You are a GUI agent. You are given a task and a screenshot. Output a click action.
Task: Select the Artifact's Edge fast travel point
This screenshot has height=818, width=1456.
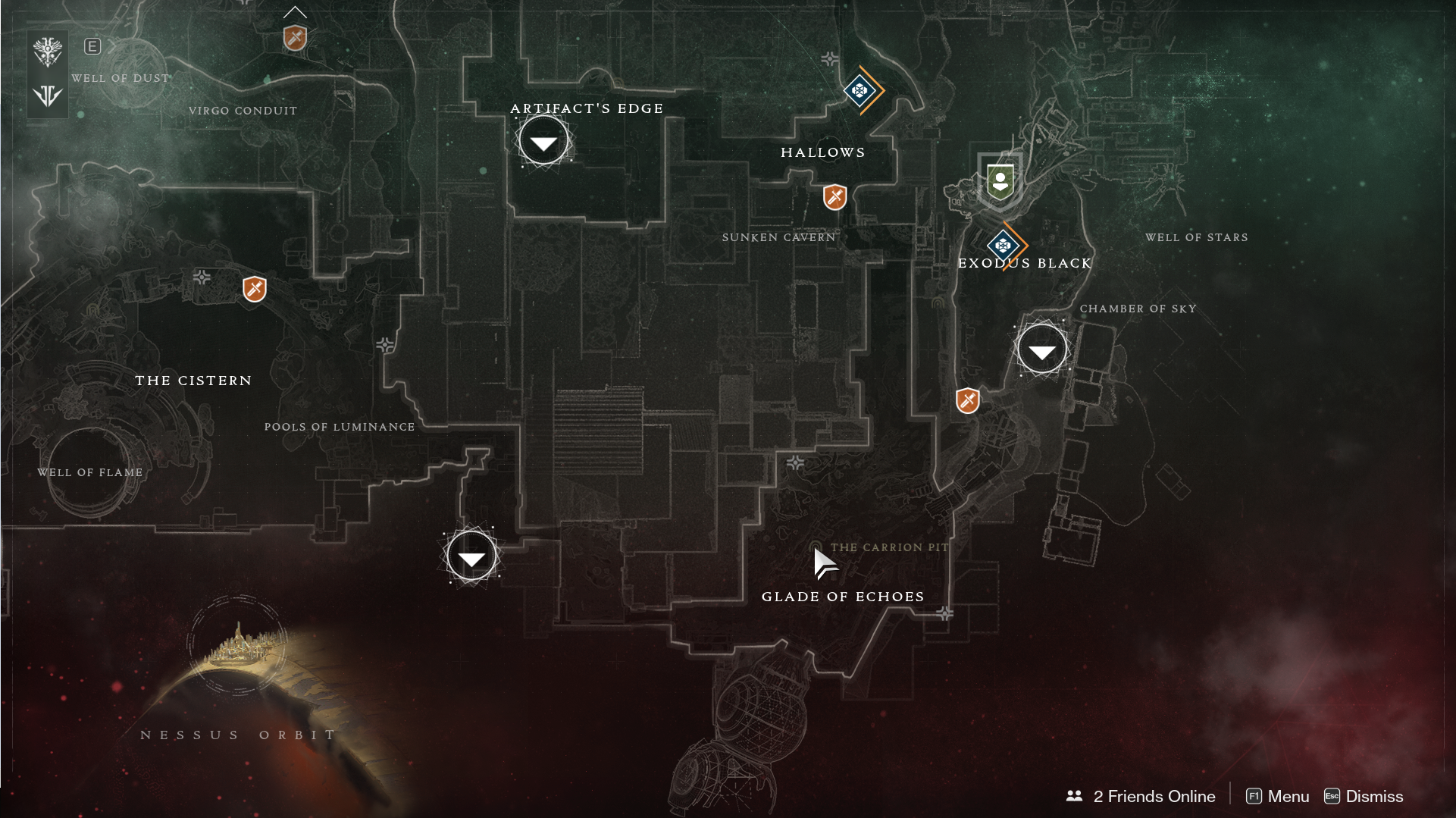click(543, 141)
